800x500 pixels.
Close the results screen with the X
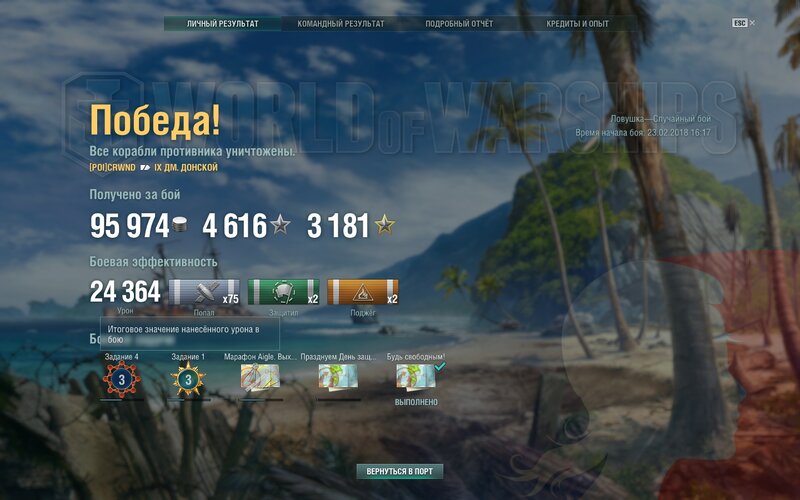click(x=753, y=22)
